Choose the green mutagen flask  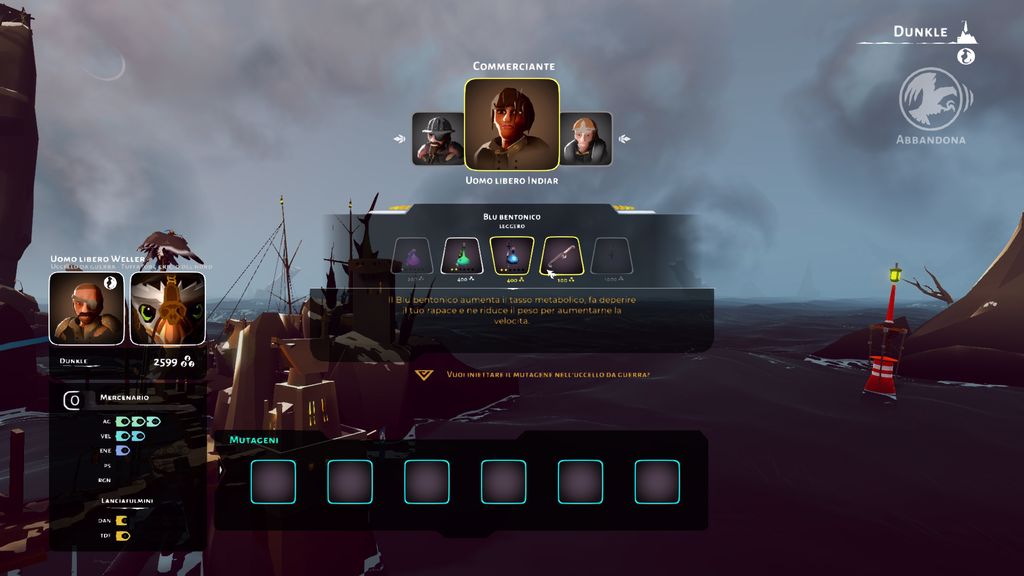tap(462, 256)
